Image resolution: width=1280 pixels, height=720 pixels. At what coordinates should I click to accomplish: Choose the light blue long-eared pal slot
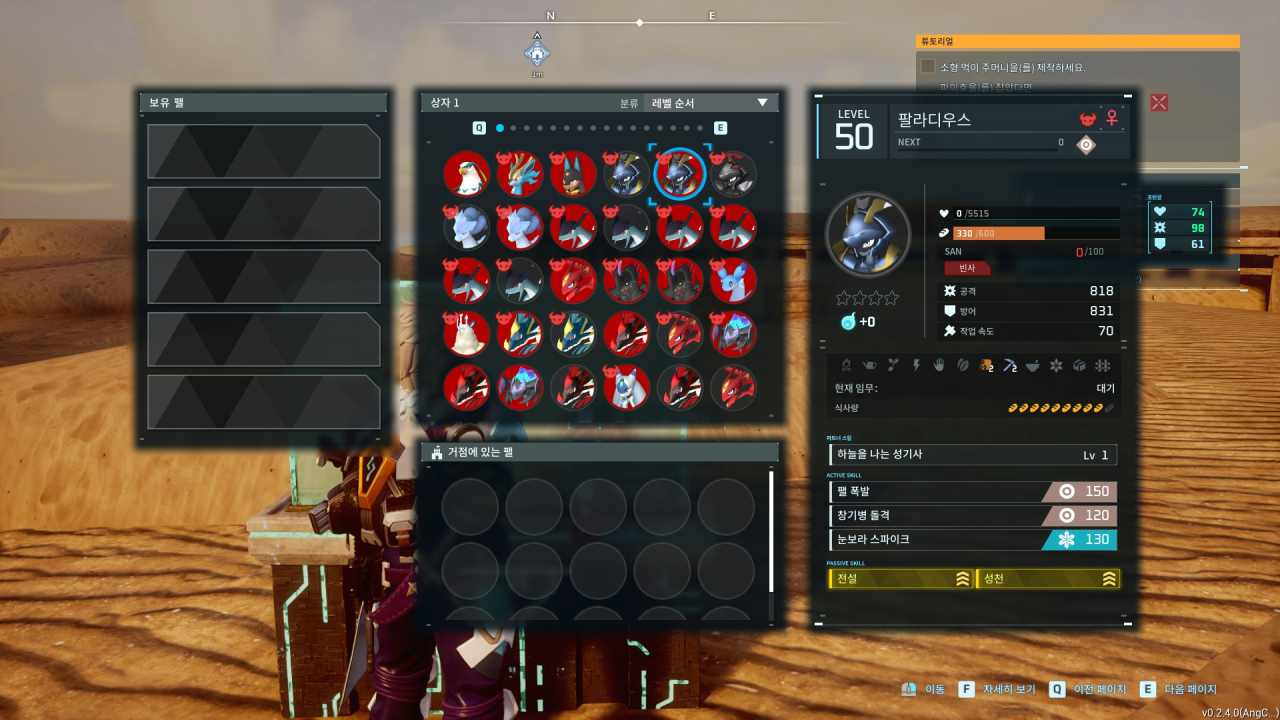tap(733, 281)
